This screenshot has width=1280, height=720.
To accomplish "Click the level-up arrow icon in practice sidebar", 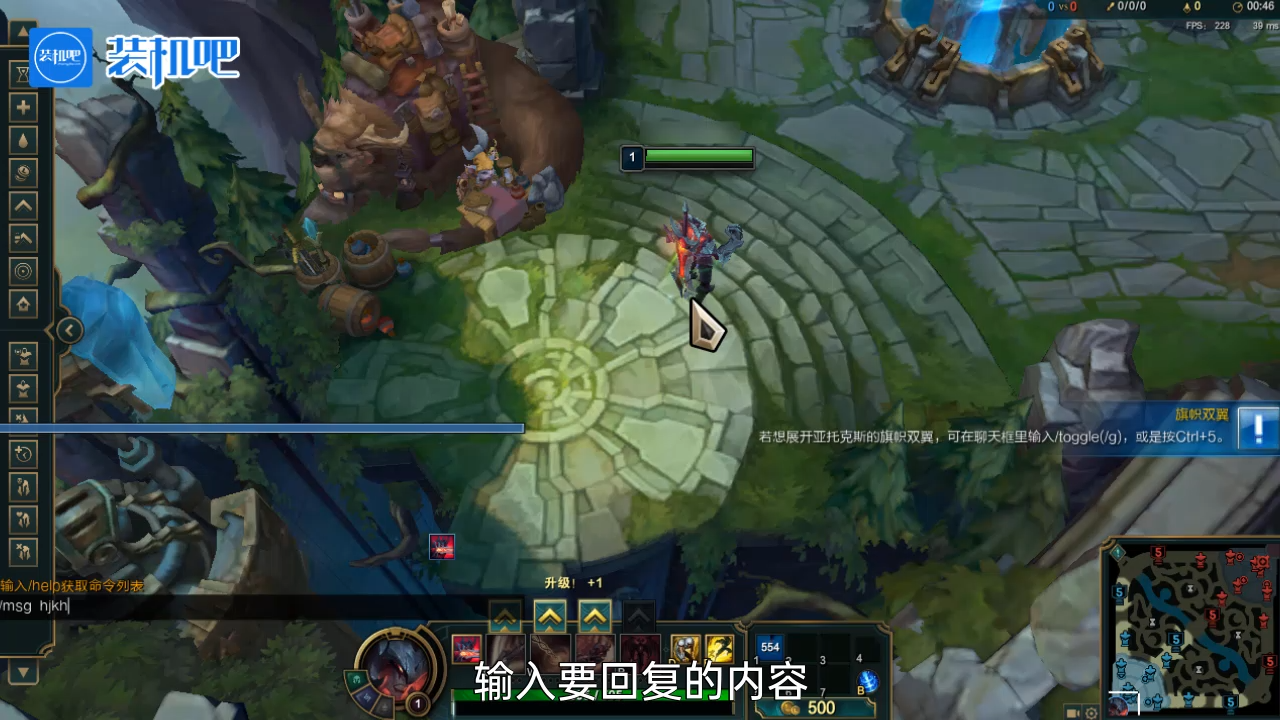I will 23,207.
